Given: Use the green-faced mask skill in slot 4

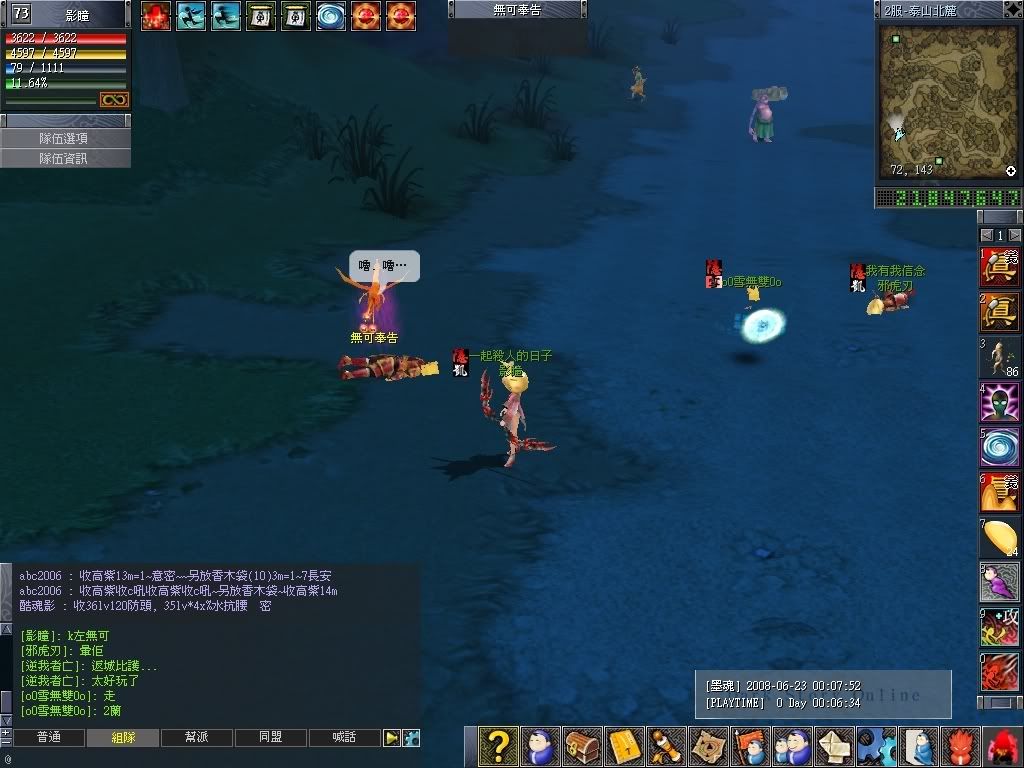Looking at the screenshot, I should point(999,402).
